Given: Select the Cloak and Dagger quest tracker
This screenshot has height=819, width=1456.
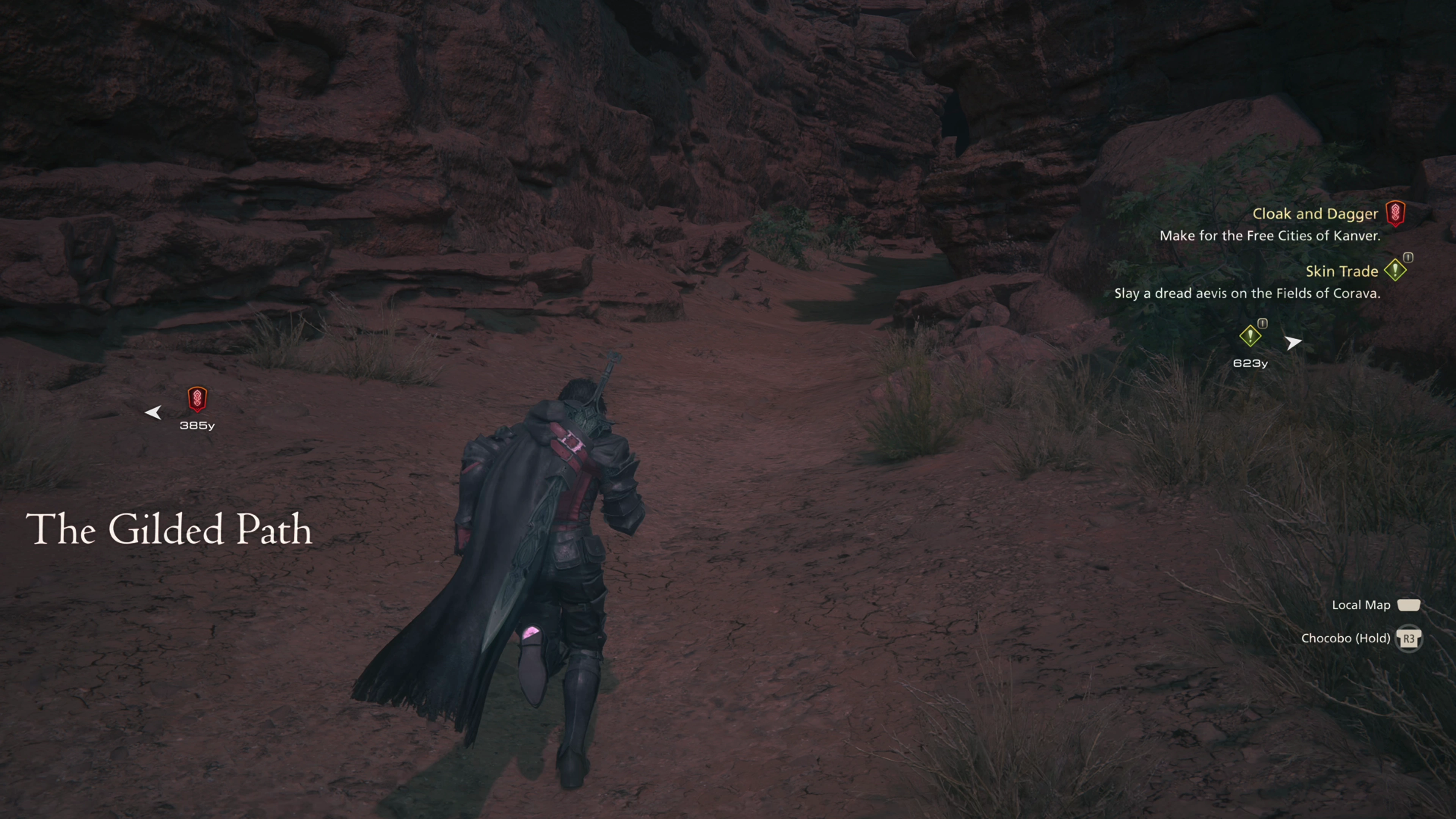Looking at the screenshot, I should tap(1315, 214).
